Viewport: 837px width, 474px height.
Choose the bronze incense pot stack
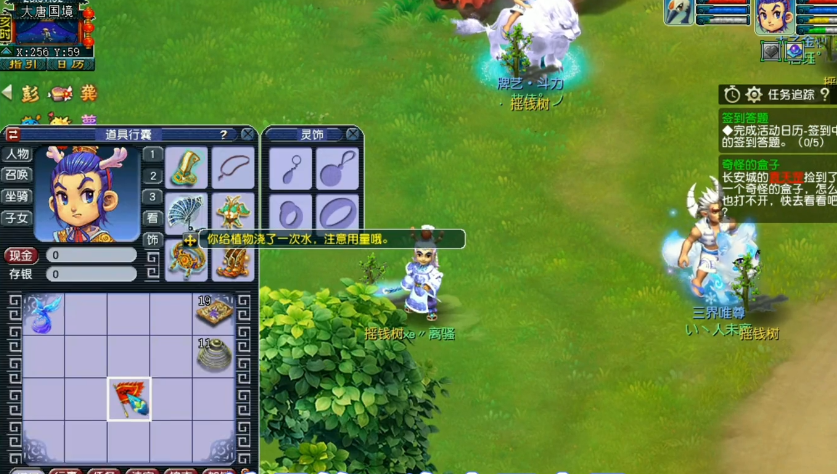coord(214,356)
